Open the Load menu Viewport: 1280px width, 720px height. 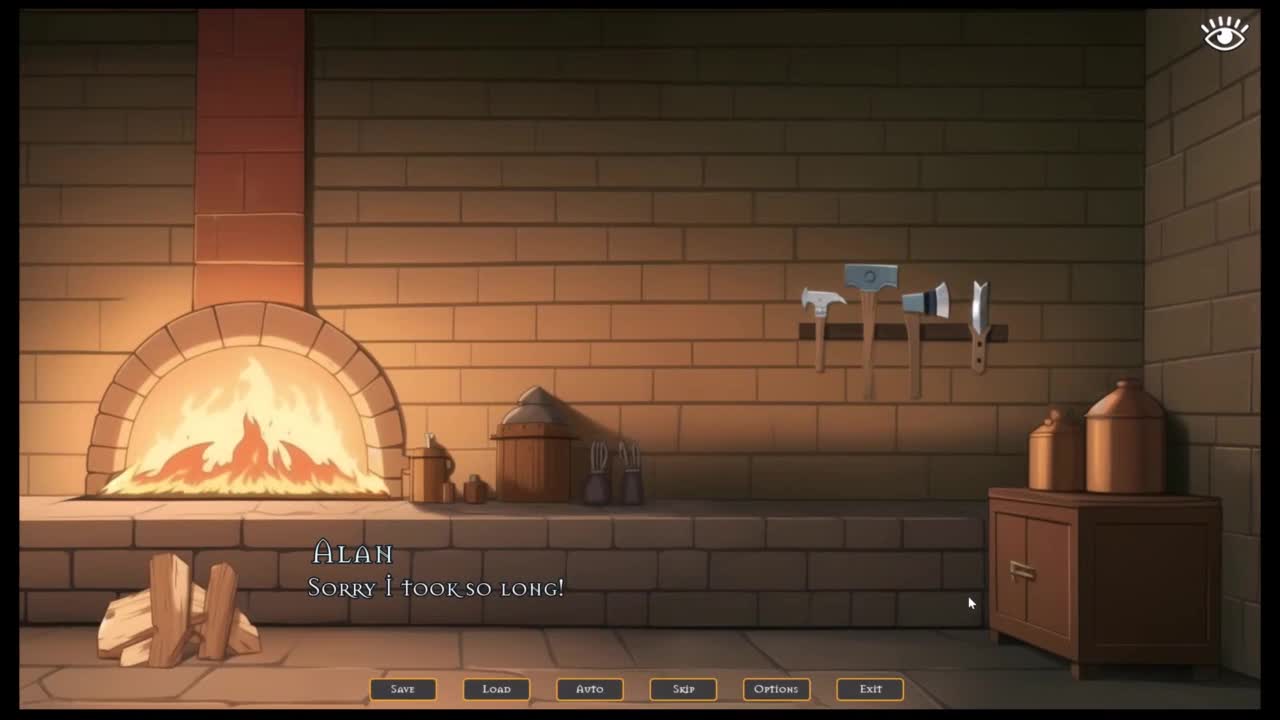[496, 689]
